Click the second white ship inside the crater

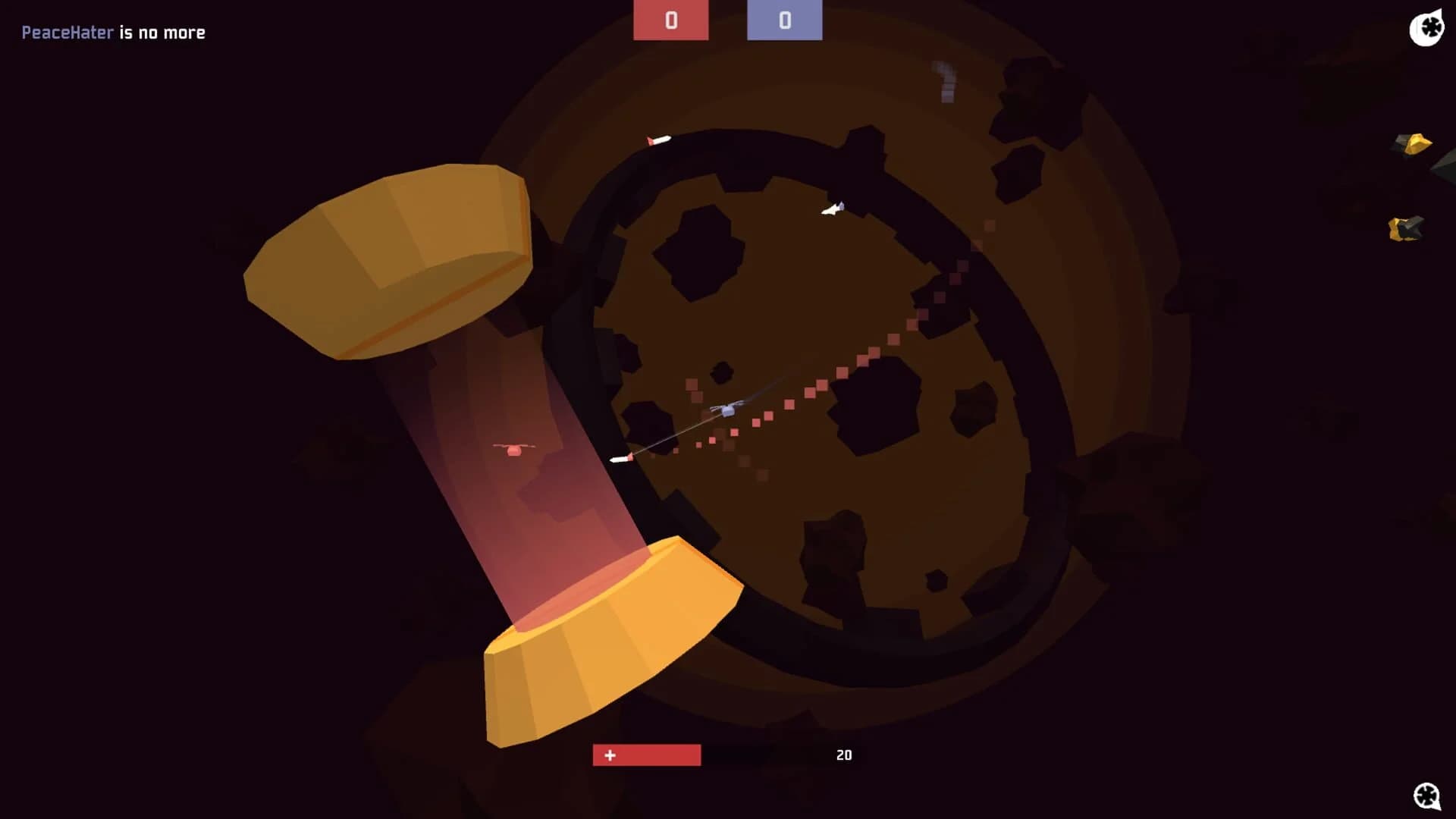pyautogui.click(x=832, y=210)
